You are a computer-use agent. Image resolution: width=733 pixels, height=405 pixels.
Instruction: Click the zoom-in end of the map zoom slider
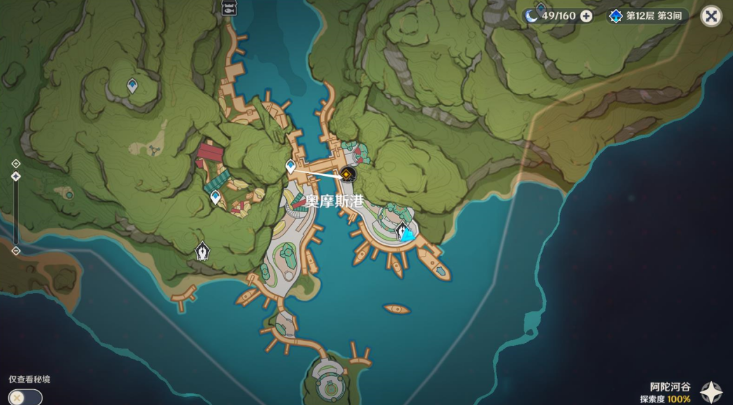click(x=16, y=163)
